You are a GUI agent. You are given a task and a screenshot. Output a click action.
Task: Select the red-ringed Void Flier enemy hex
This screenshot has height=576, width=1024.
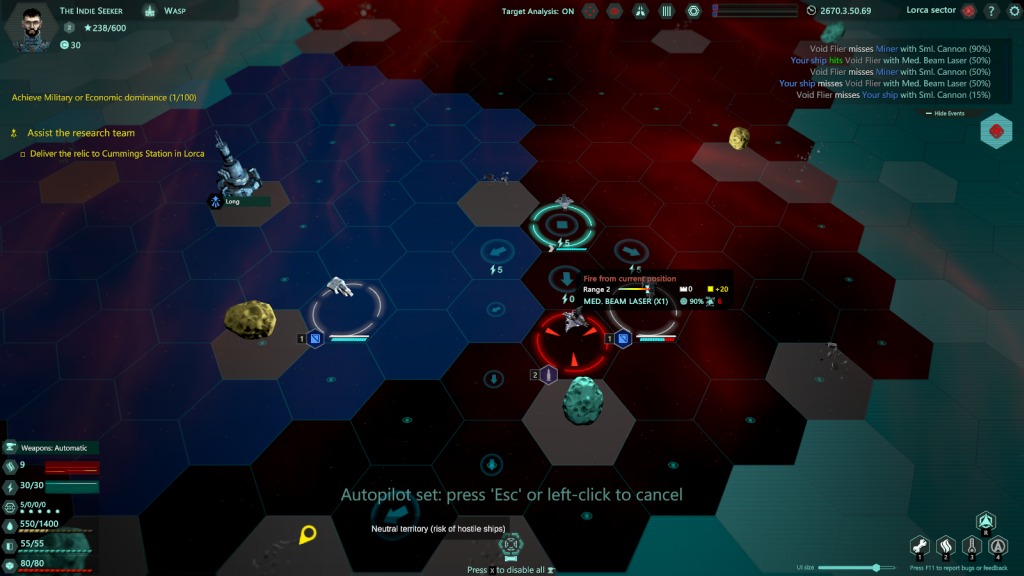(574, 340)
